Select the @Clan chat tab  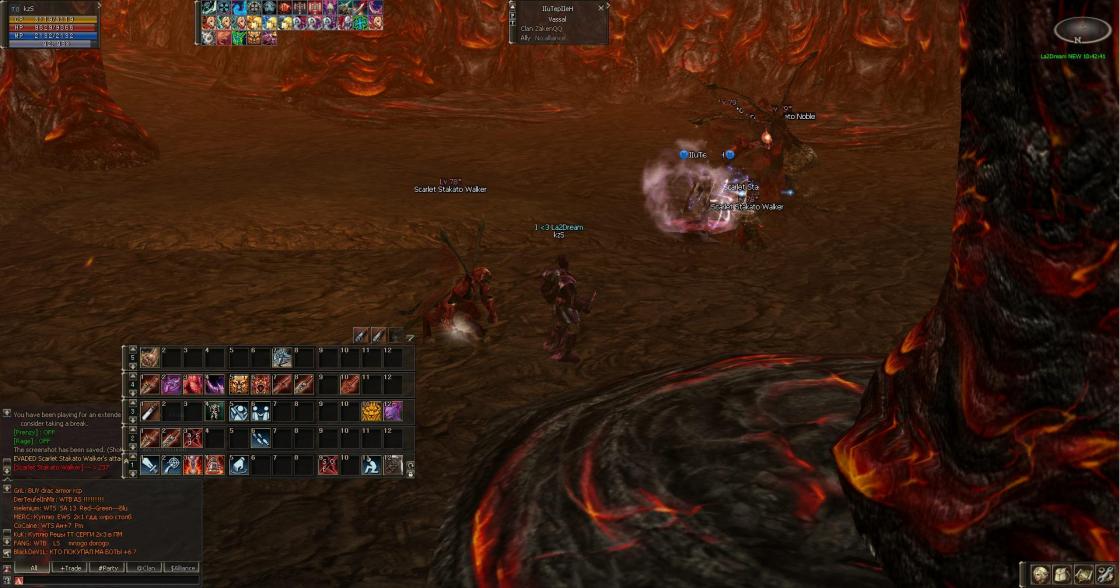[x=144, y=567]
